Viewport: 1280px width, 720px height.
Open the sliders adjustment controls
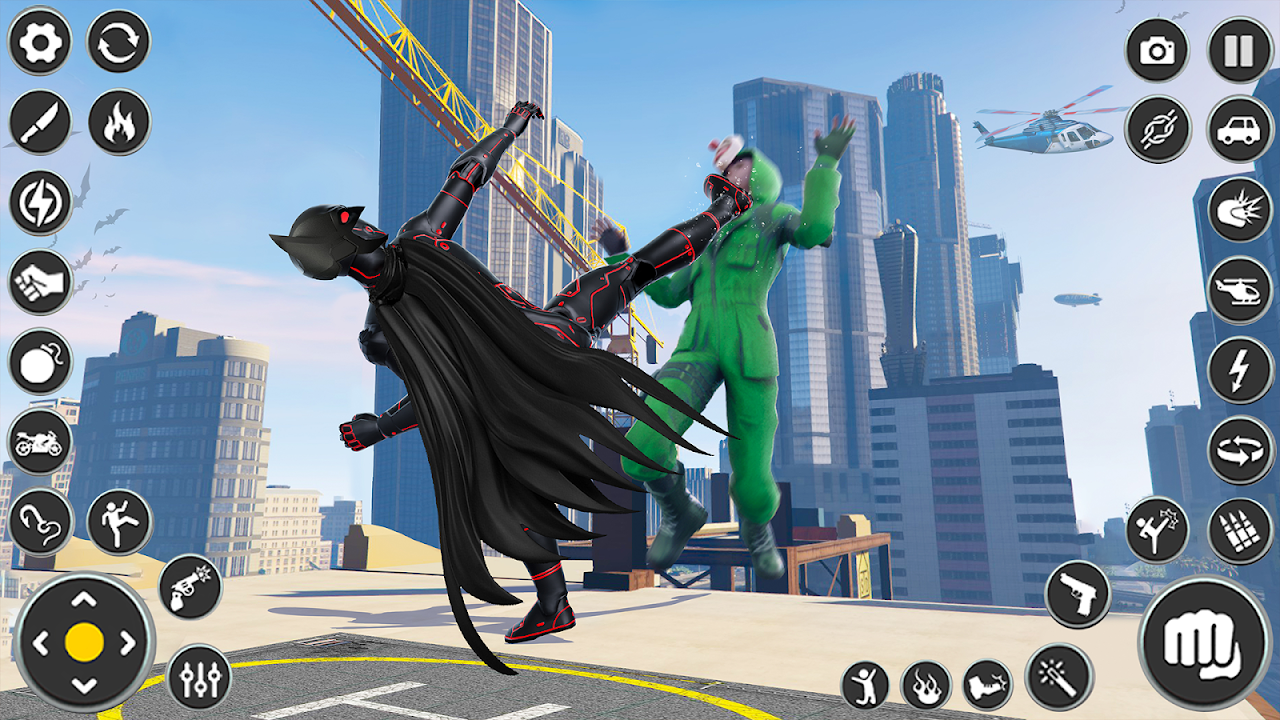tap(199, 677)
